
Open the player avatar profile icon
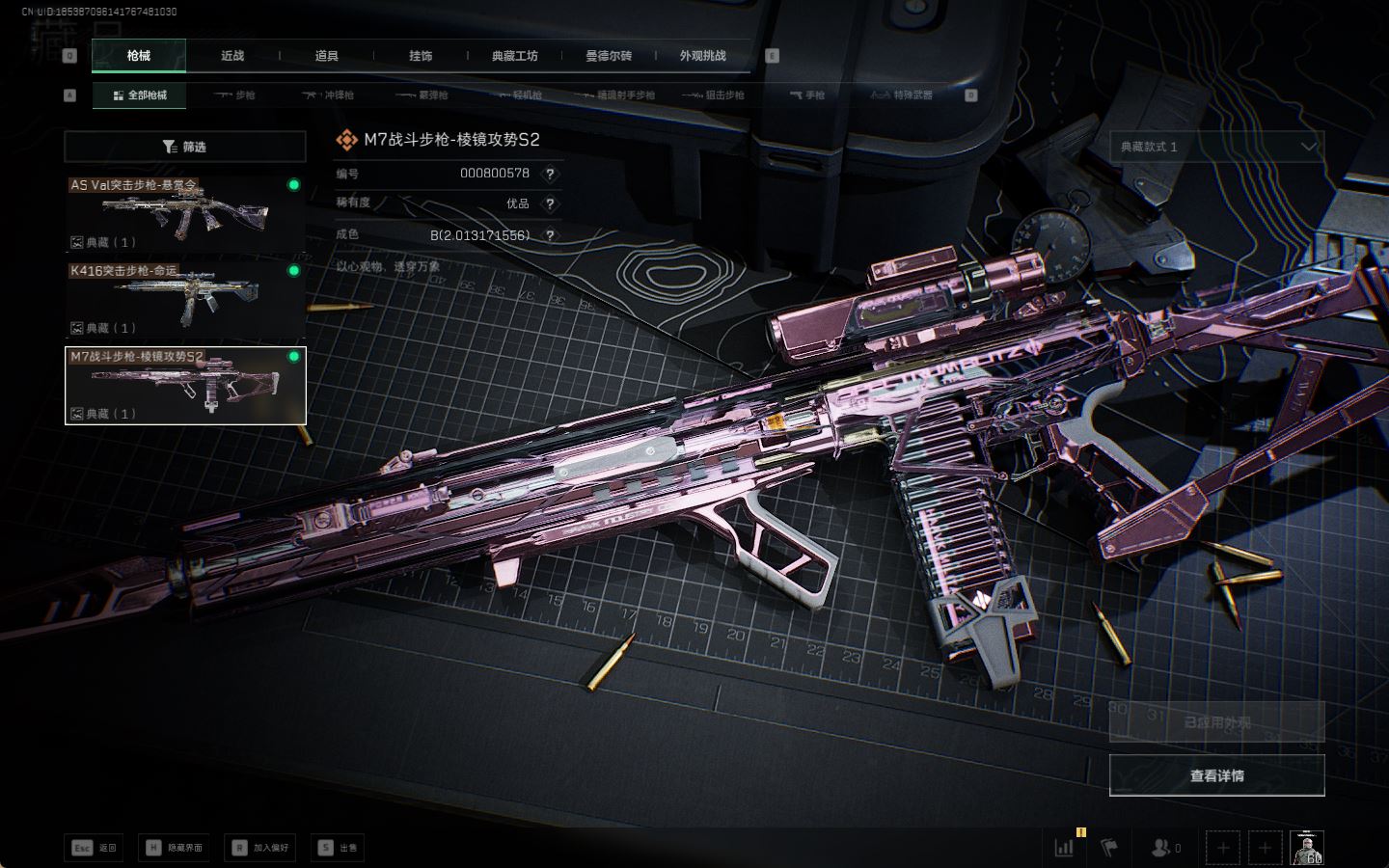click(1307, 848)
